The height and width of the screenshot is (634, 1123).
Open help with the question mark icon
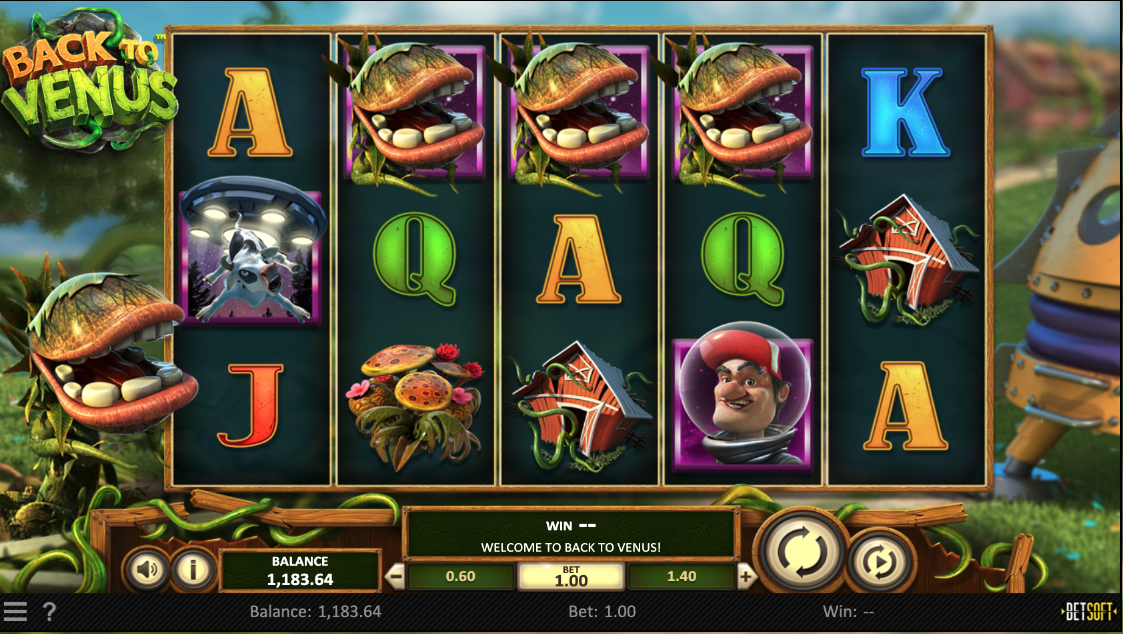coord(49,611)
